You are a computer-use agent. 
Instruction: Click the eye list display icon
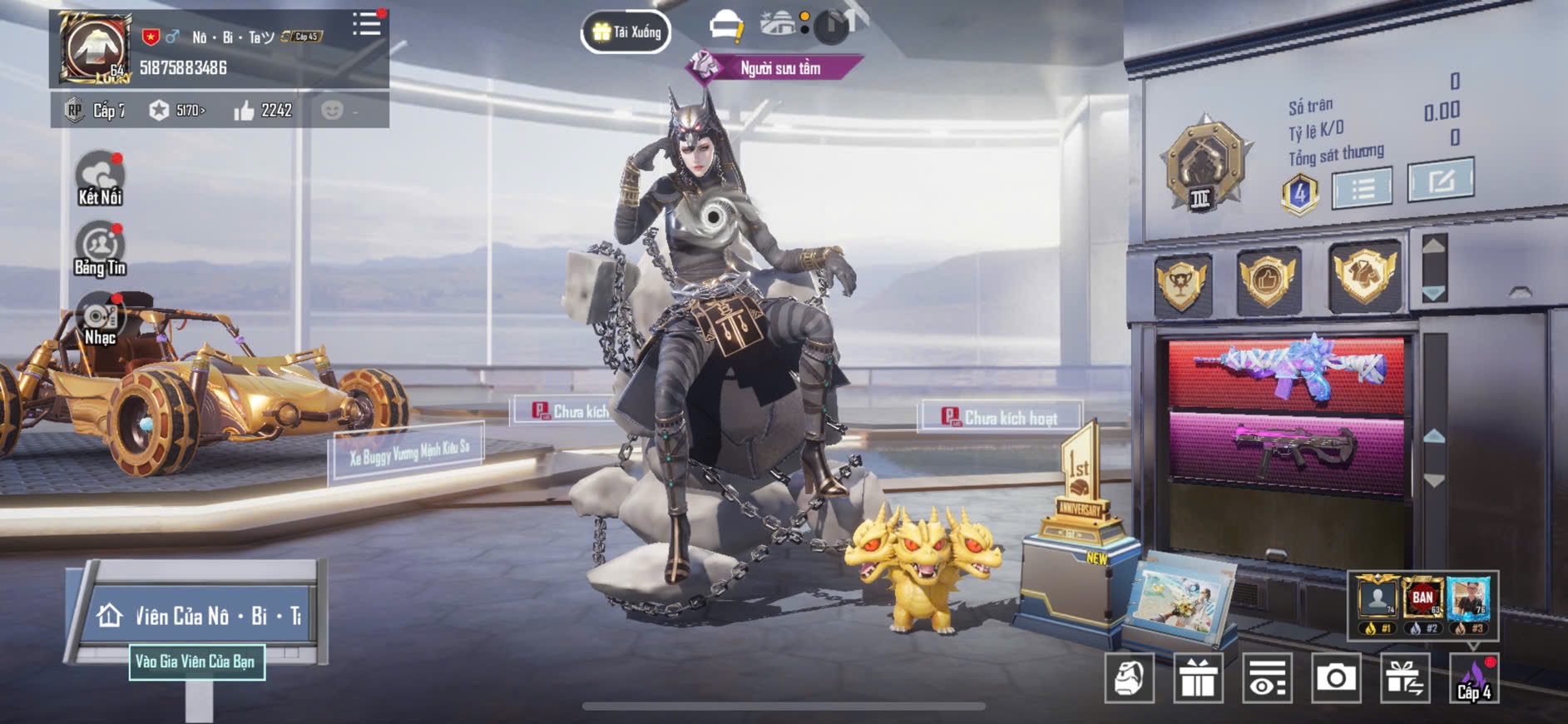1267,678
